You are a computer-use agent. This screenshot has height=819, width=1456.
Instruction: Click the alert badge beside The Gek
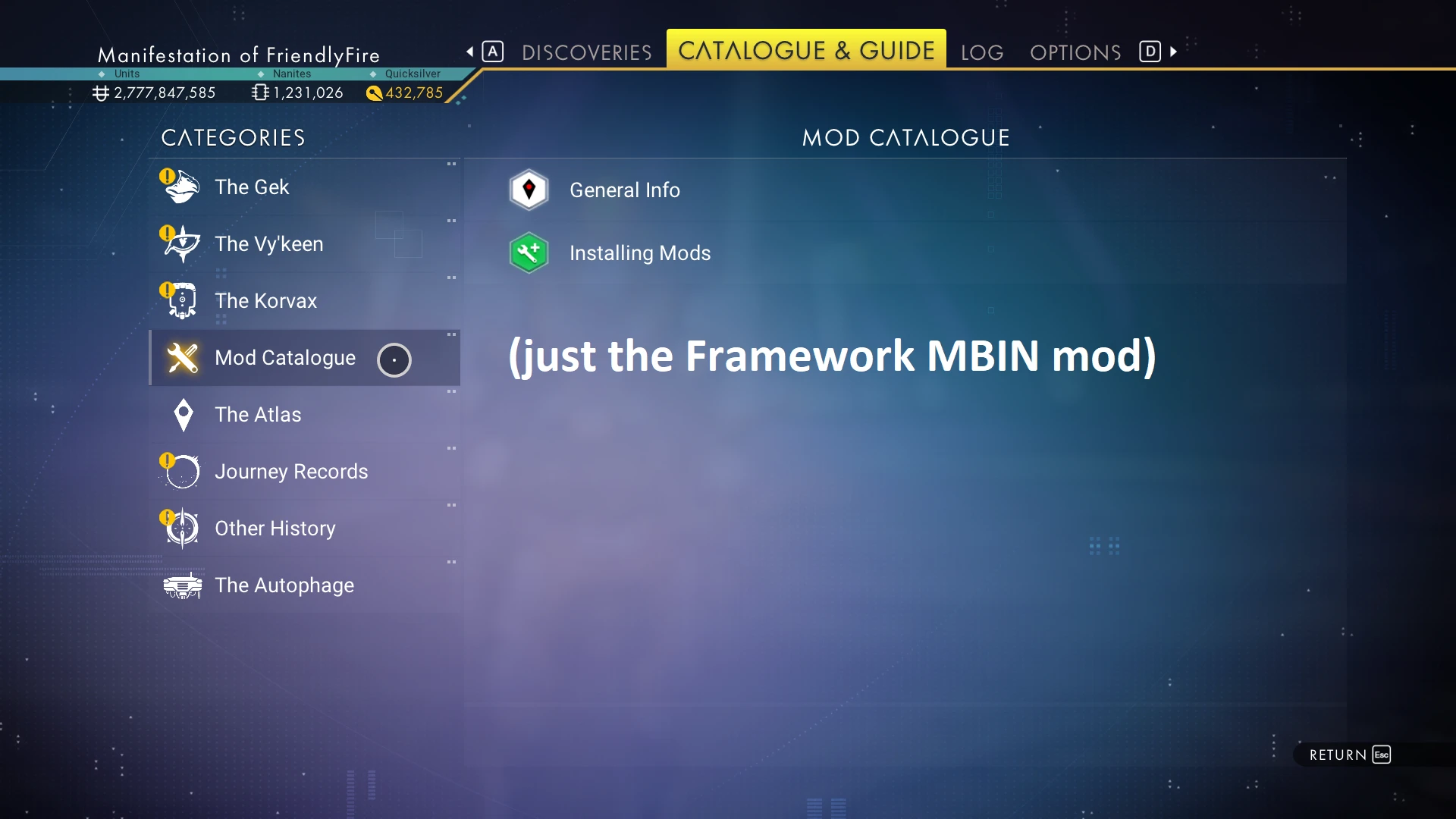[x=167, y=175]
